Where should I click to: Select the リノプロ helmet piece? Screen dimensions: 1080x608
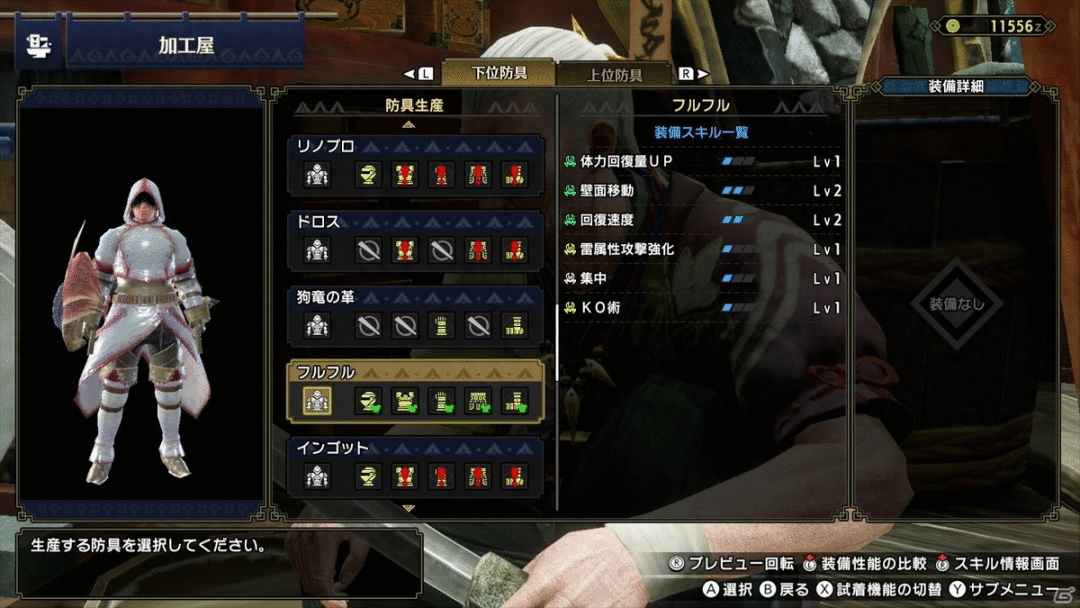[x=369, y=174]
